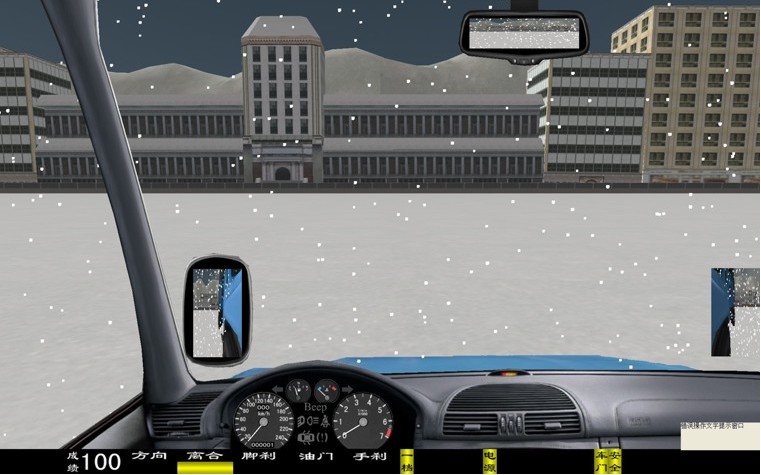Image resolution: width=761 pixels, height=475 pixels.
Task: Select the 油门 throttle label
Action: pos(316,457)
